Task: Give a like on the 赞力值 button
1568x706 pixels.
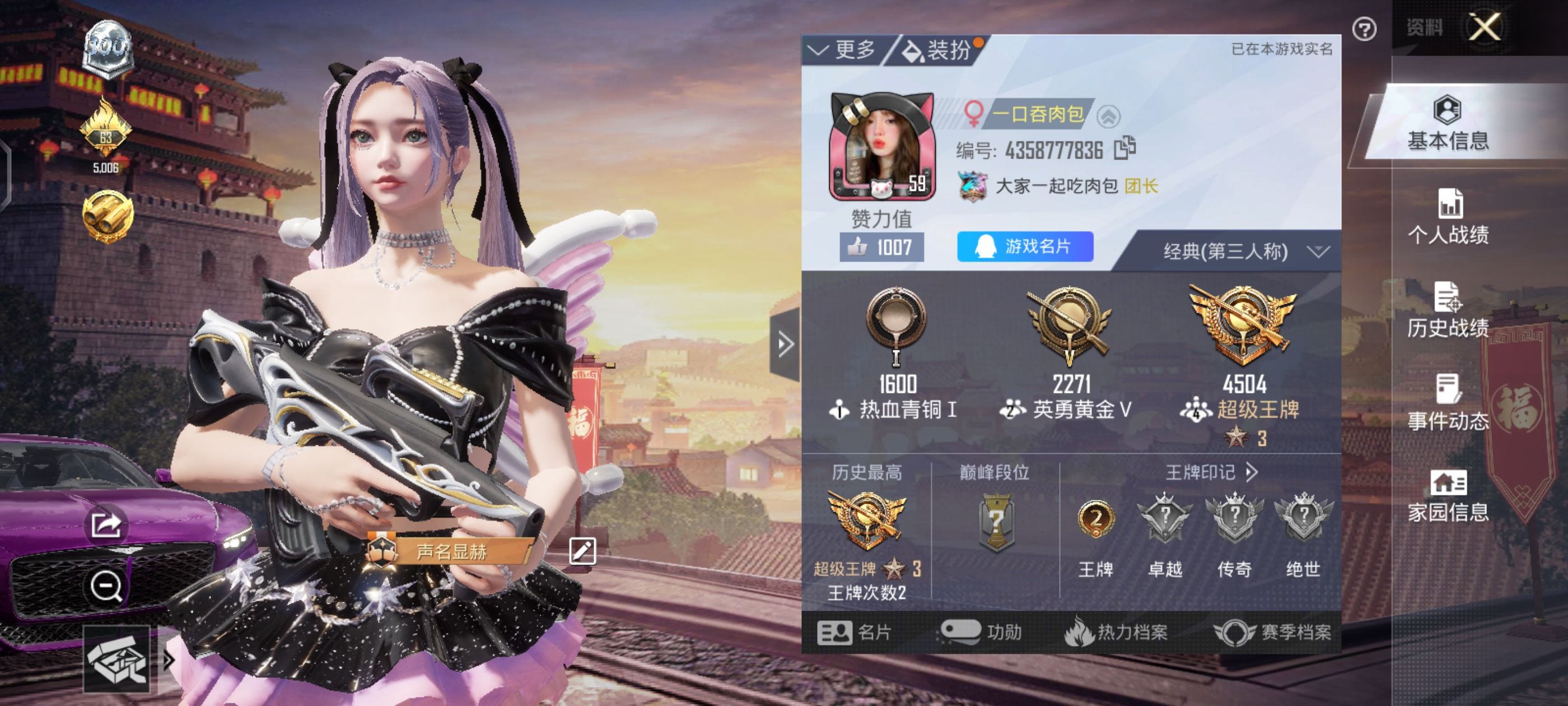Action: click(x=881, y=247)
